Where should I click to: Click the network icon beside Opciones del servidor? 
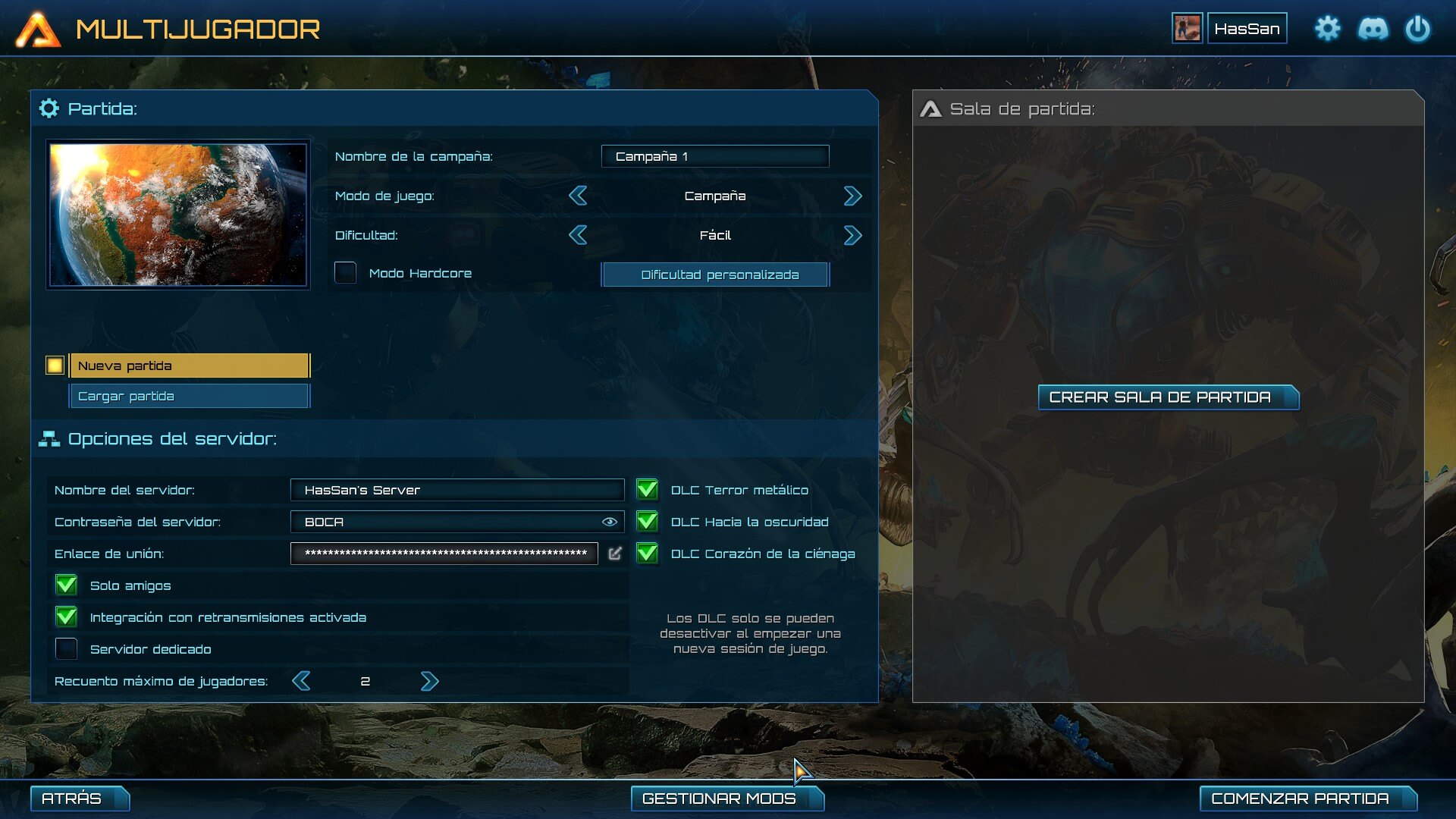(49, 438)
